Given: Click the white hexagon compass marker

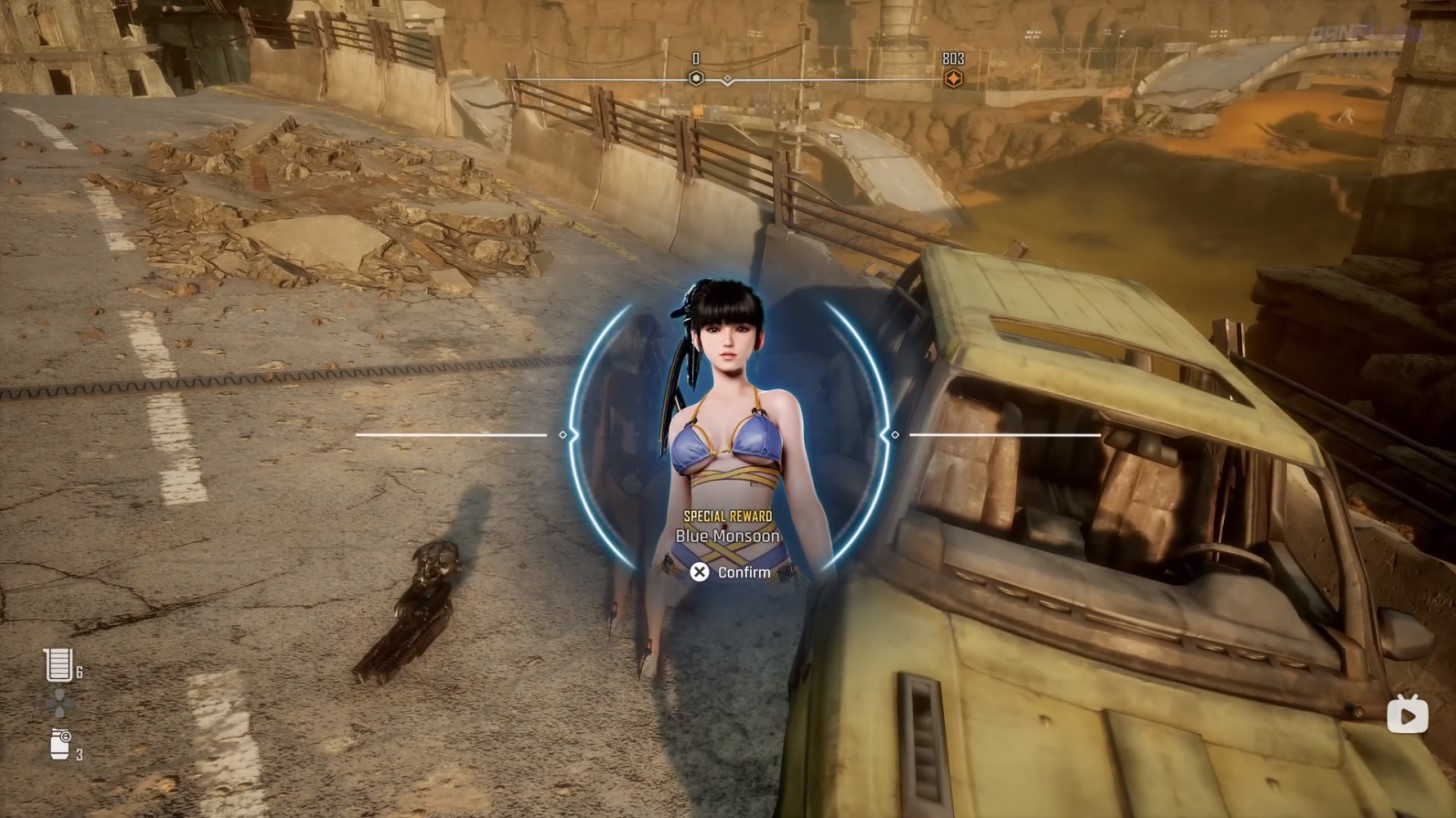Looking at the screenshot, I should [696, 78].
